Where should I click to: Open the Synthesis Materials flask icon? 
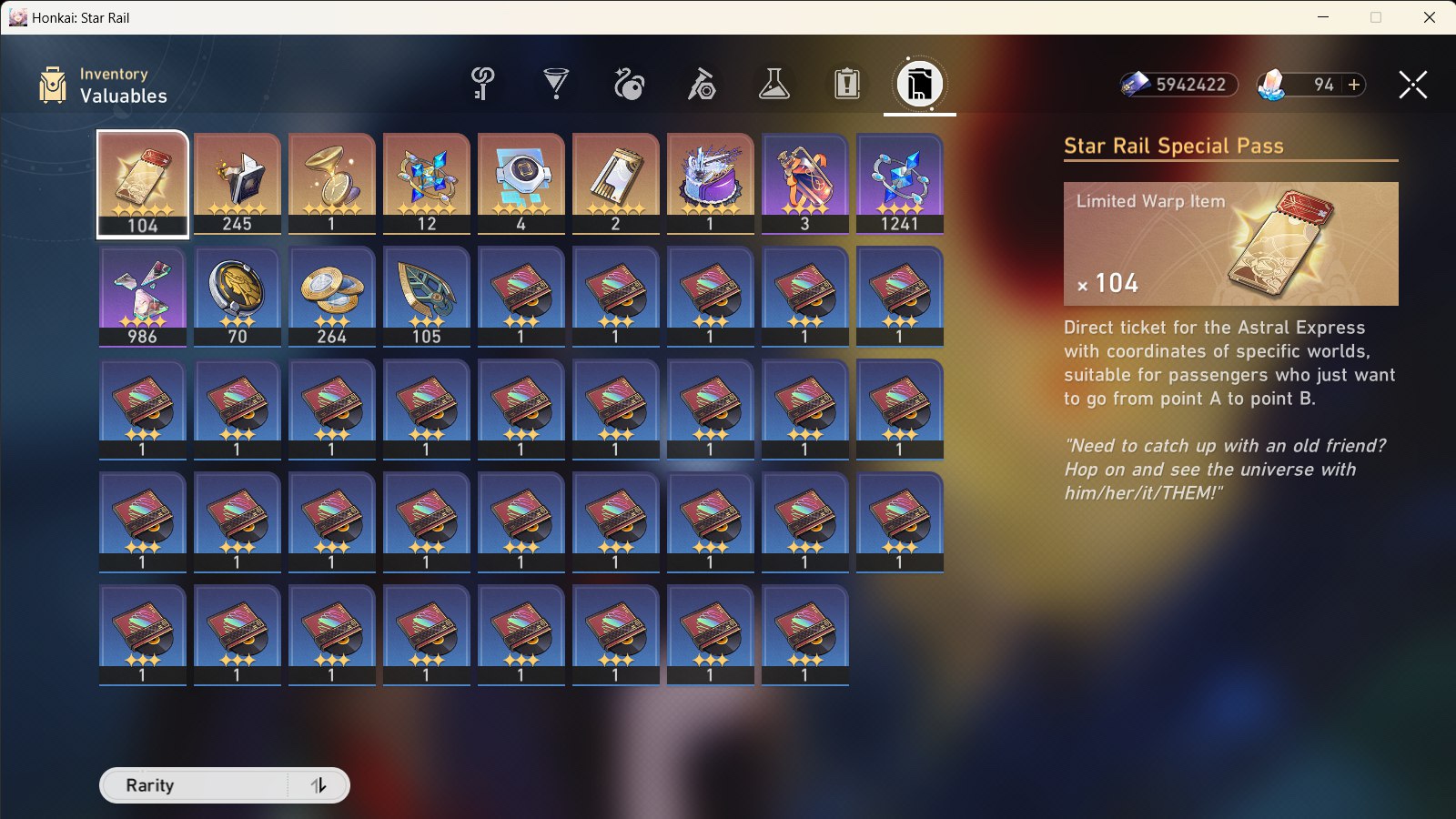[x=775, y=84]
